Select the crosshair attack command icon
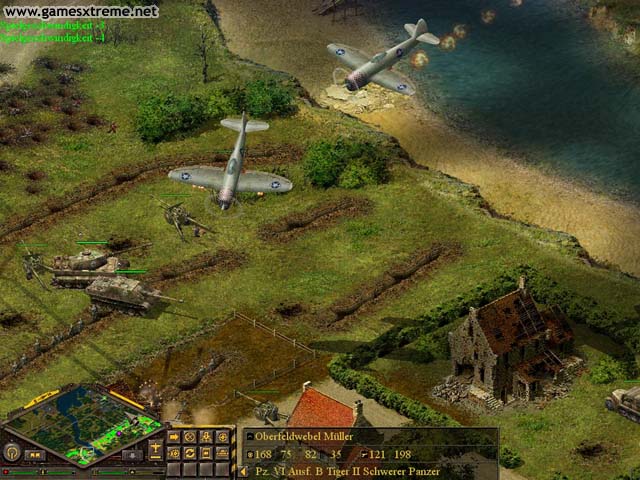The height and width of the screenshot is (480, 640). (222, 436)
